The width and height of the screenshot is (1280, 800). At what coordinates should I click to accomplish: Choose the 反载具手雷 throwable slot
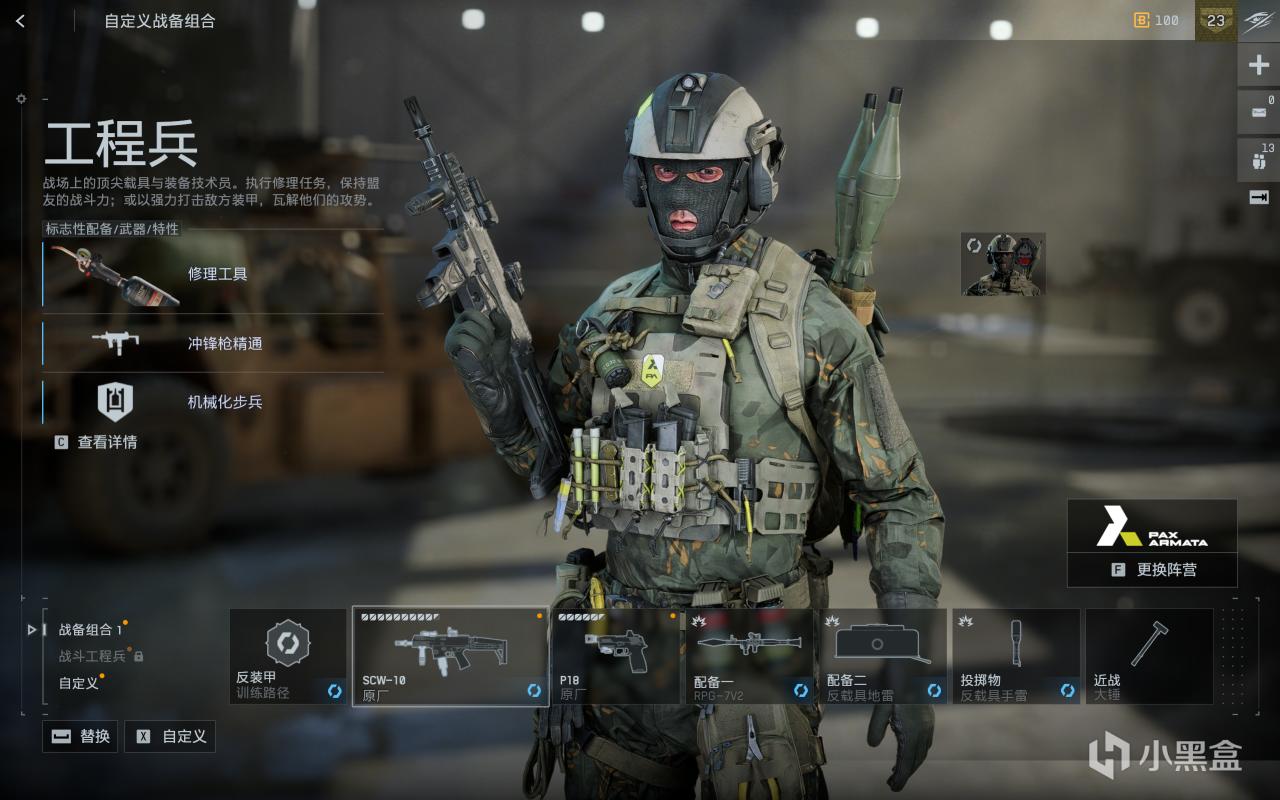coord(1016,656)
